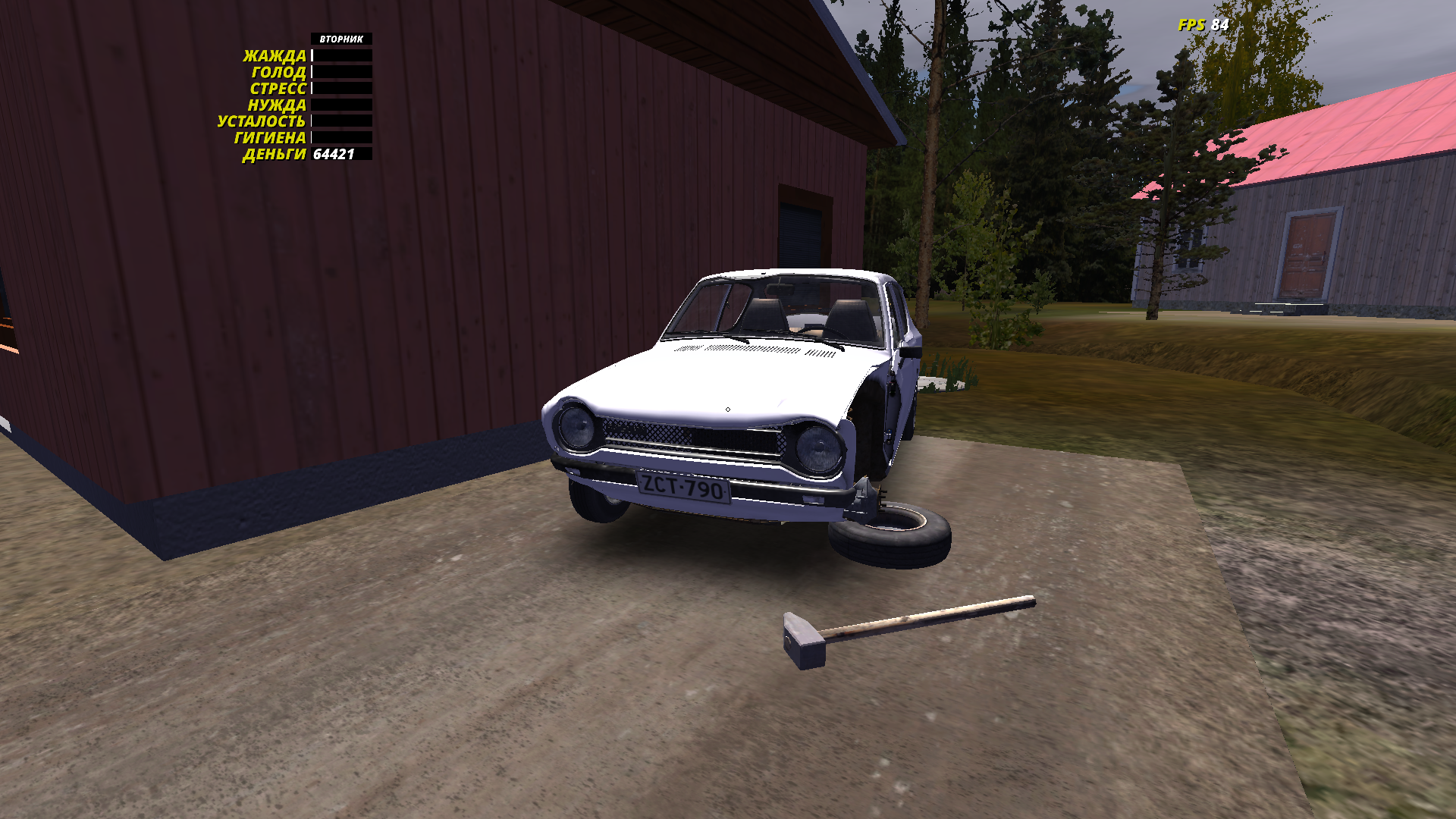Click the ЖАЖДА yellow label text
Viewport: 1456px width, 819px height.
275,55
